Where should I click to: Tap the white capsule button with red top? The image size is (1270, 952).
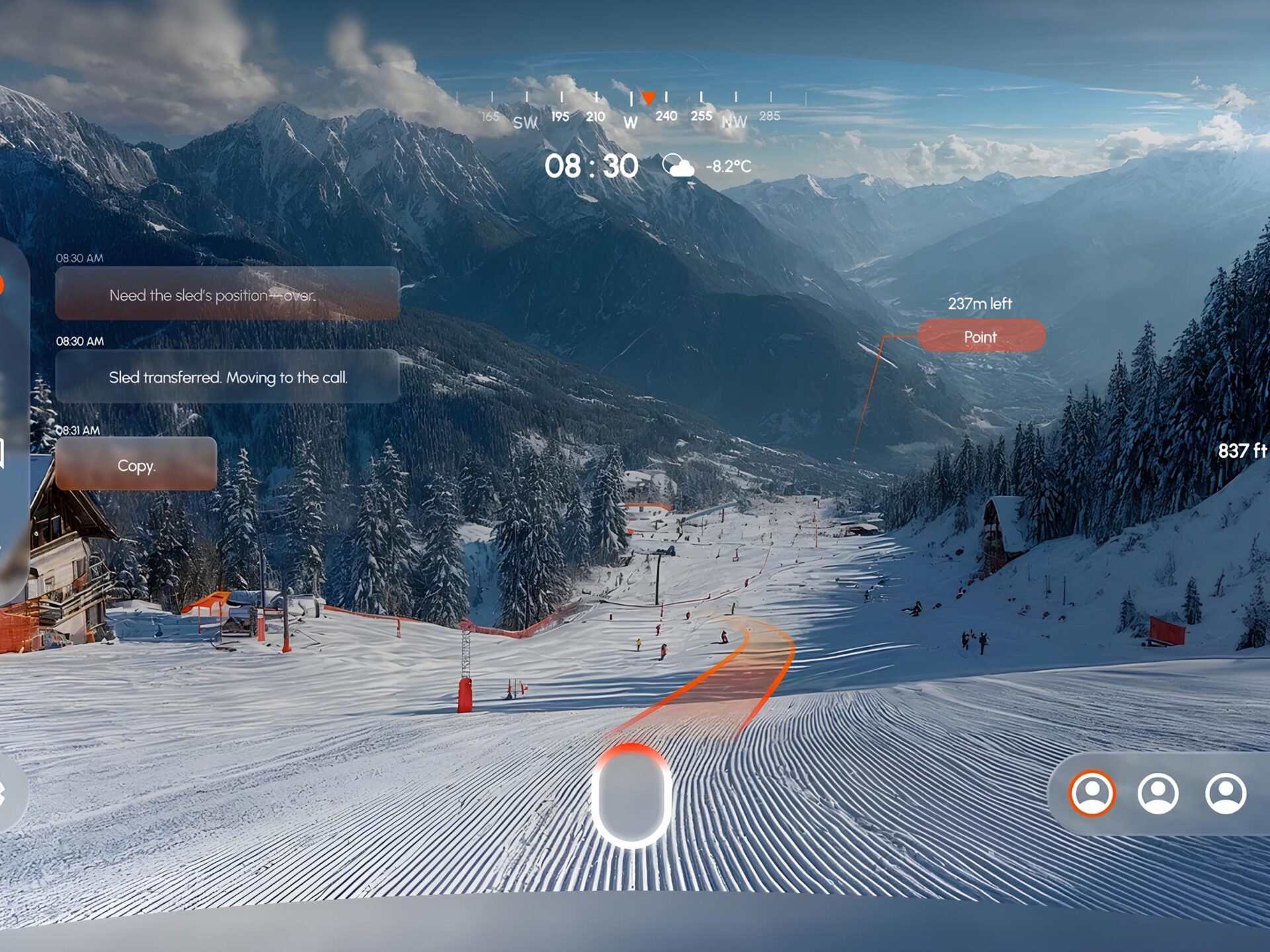click(632, 796)
